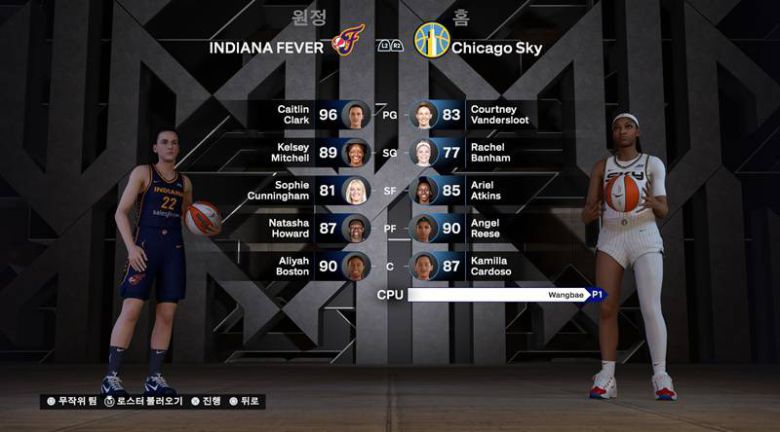The width and height of the screenshot is (780, 432).
Task: Click the Chicago Sky logo
Action: (432, 41)
